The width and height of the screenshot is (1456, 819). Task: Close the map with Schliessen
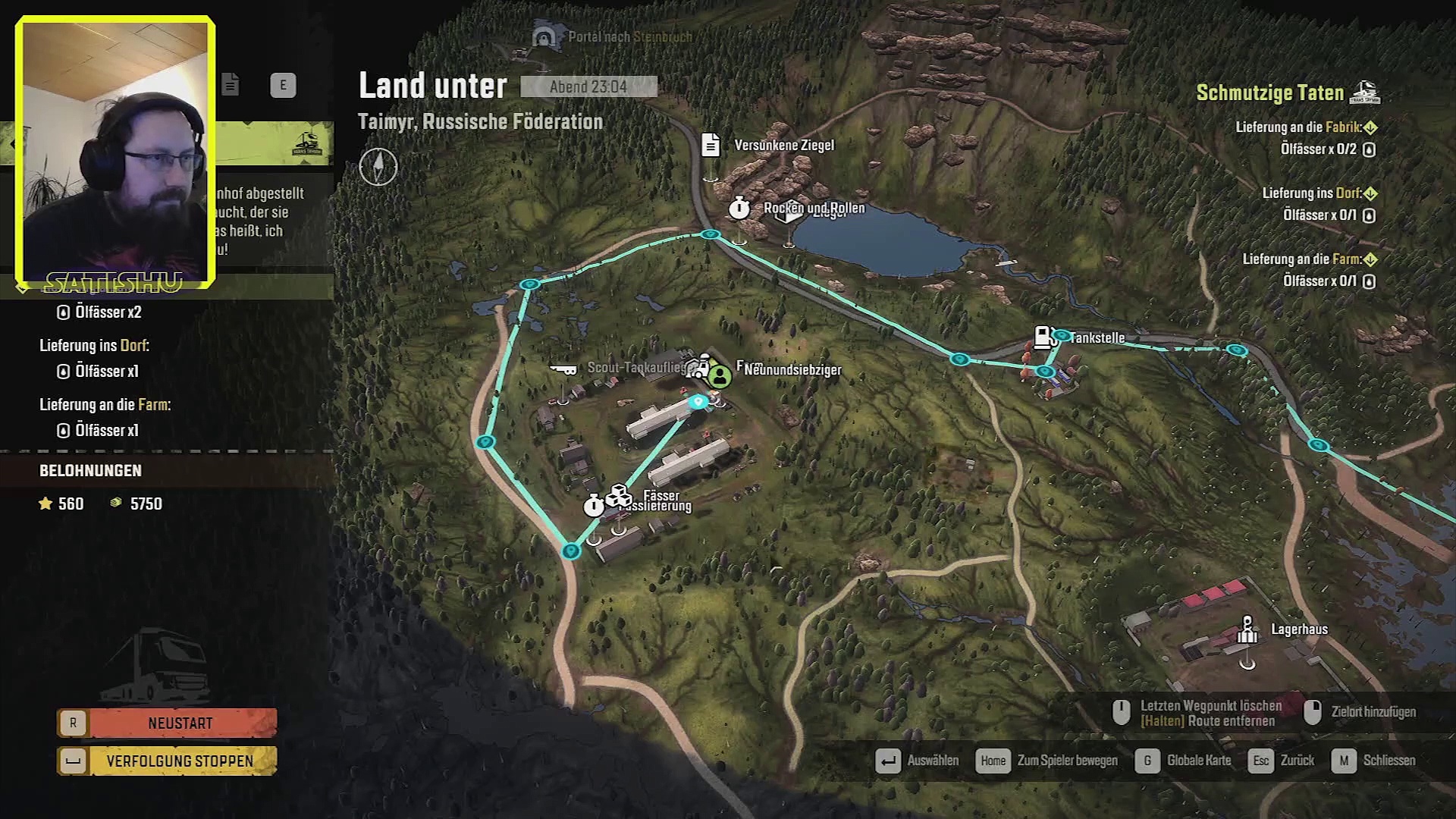(1373, 761)
